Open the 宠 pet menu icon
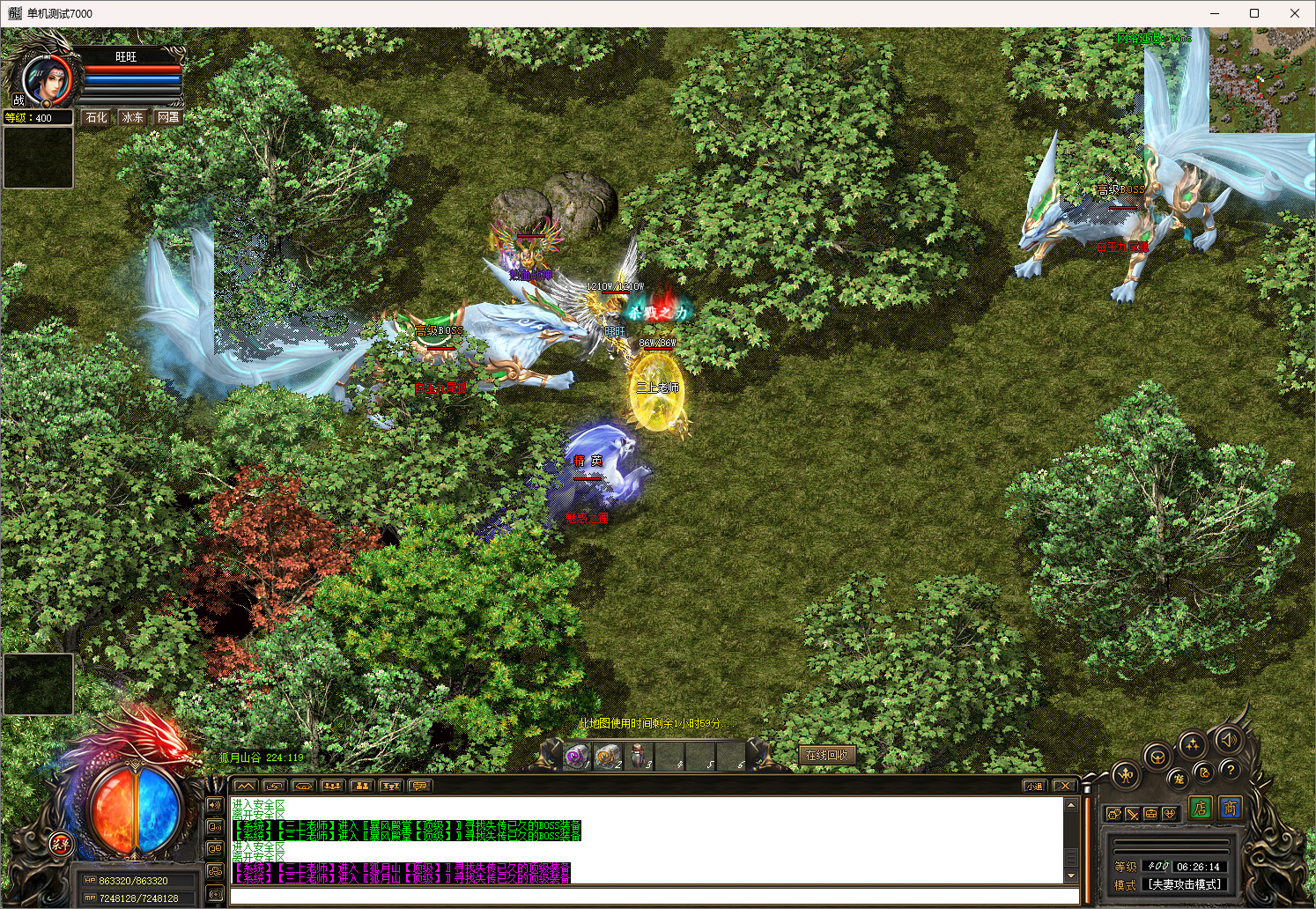This screenshot has height=909, width=1316. (x=1178, y=779)
